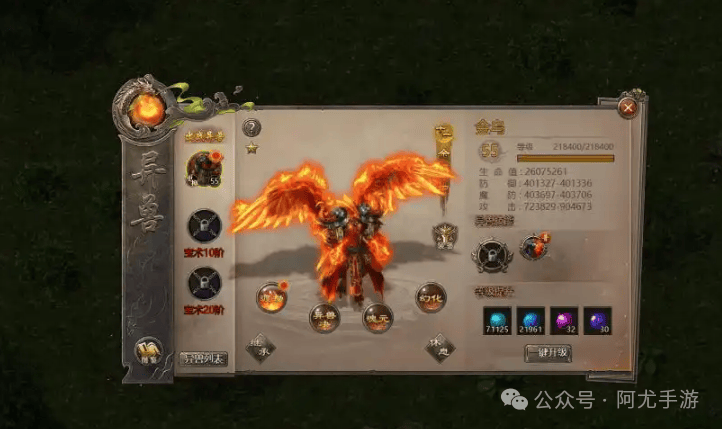Select the dark violet orb with count 30
The image size is (722, 429).
(597, 320)
